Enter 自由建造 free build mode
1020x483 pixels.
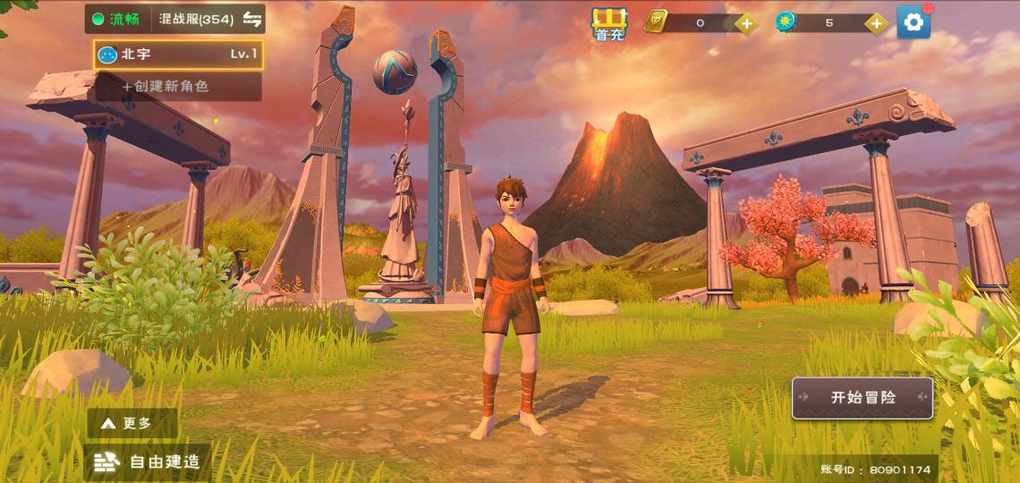click(150, 462)
